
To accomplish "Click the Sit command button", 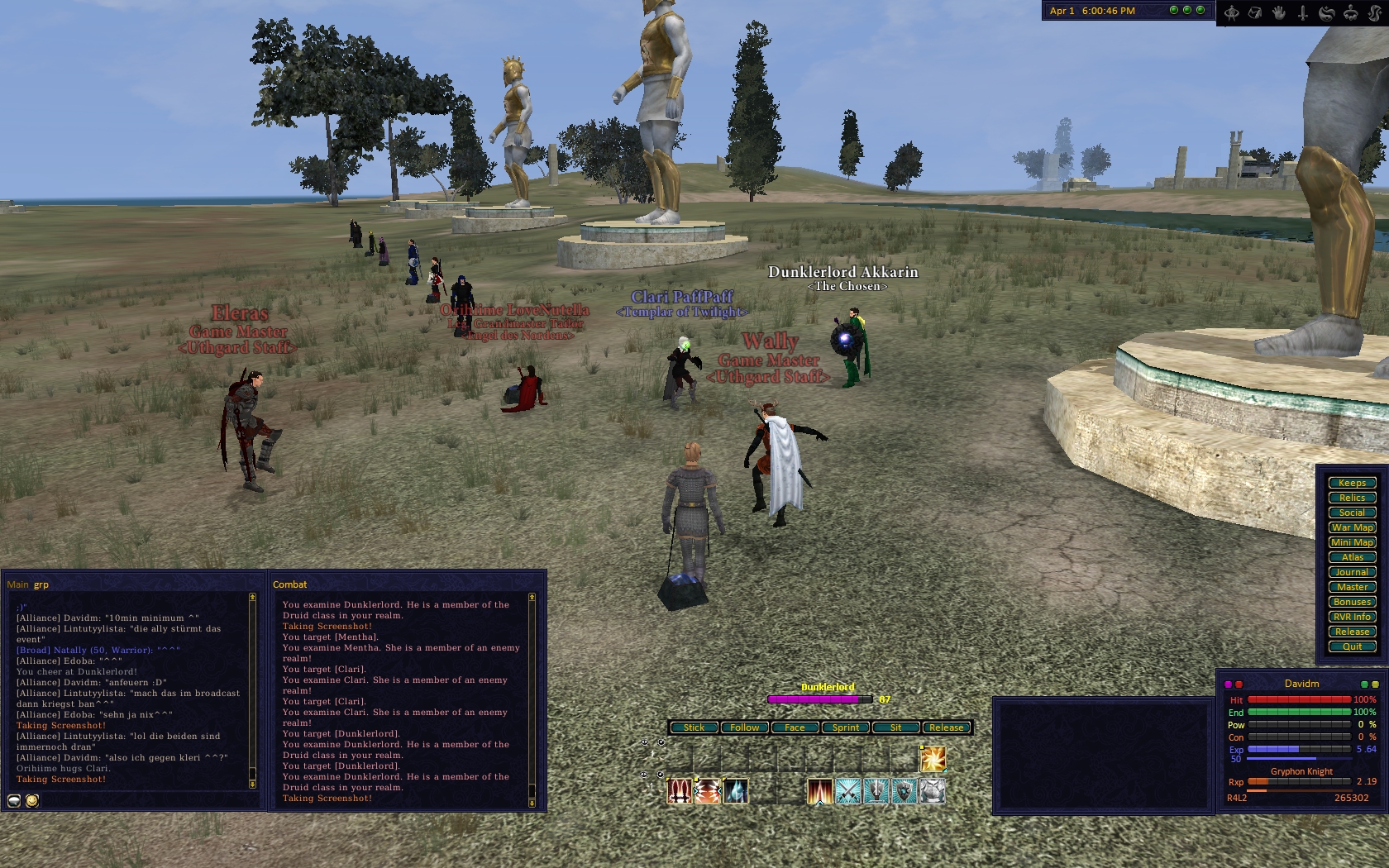I will click(x=895, y=727).
